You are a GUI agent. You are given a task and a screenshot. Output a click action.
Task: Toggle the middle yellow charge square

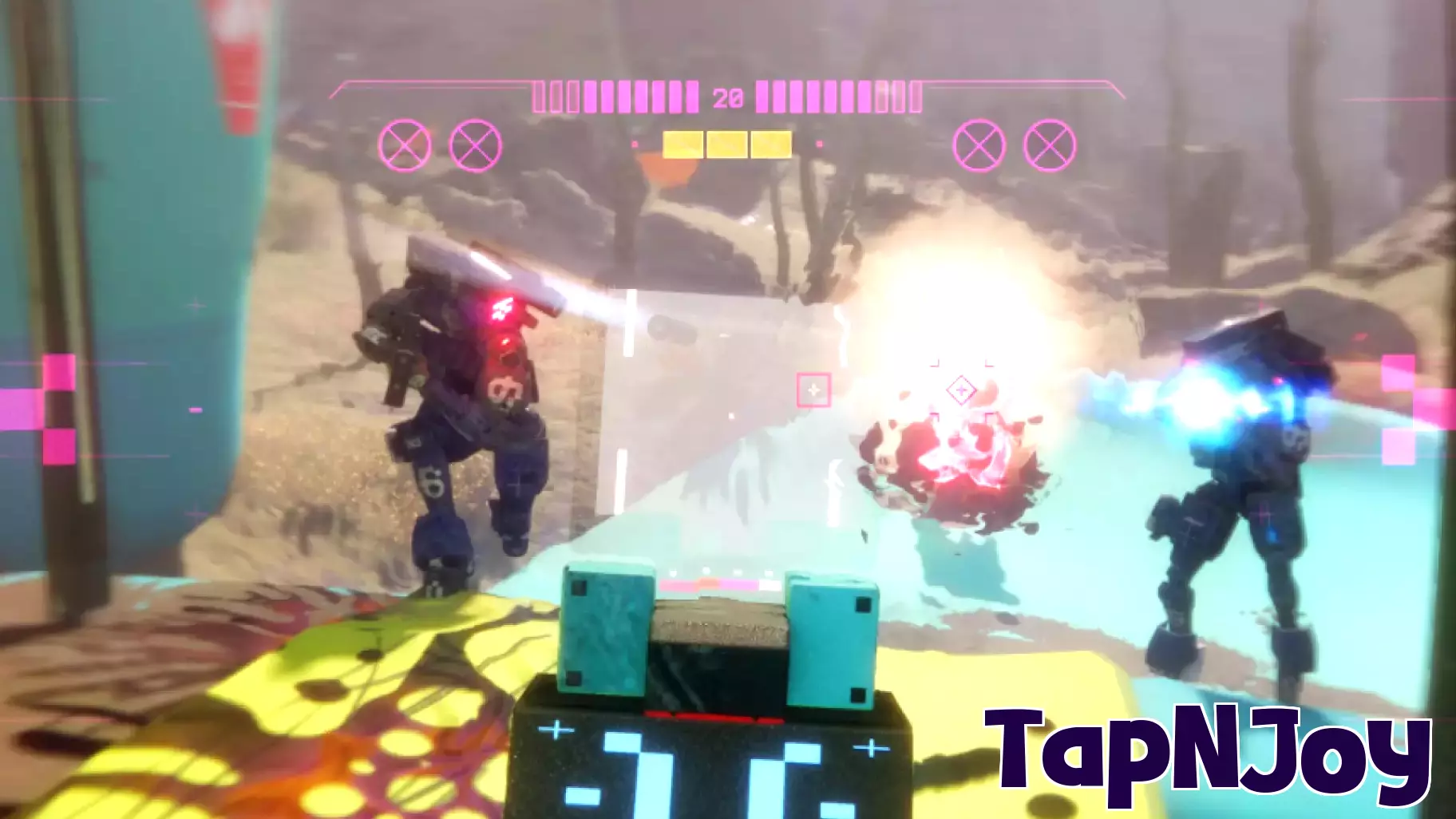[726, 143]
